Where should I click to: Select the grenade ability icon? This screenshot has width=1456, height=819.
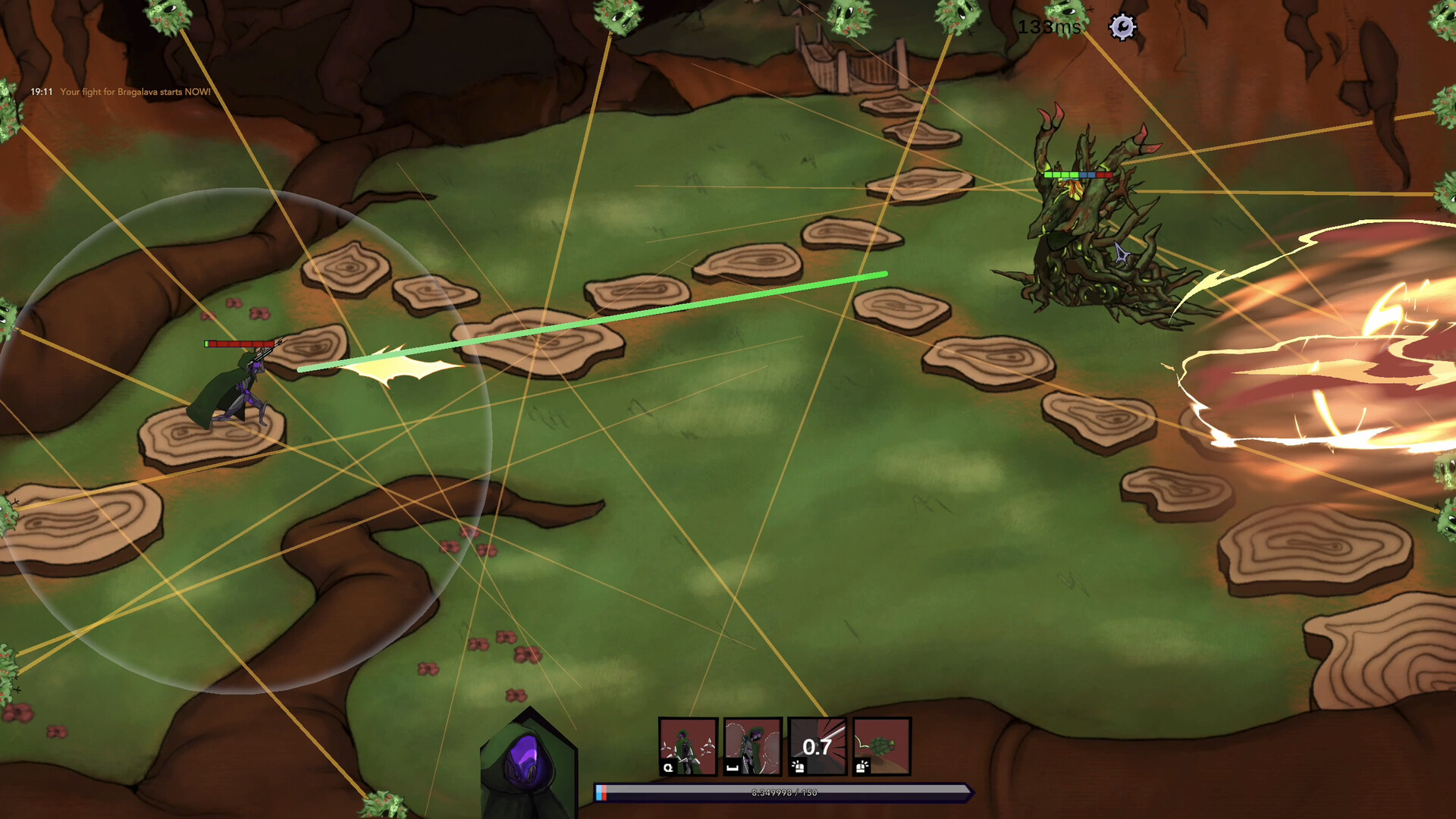[882, 747]
